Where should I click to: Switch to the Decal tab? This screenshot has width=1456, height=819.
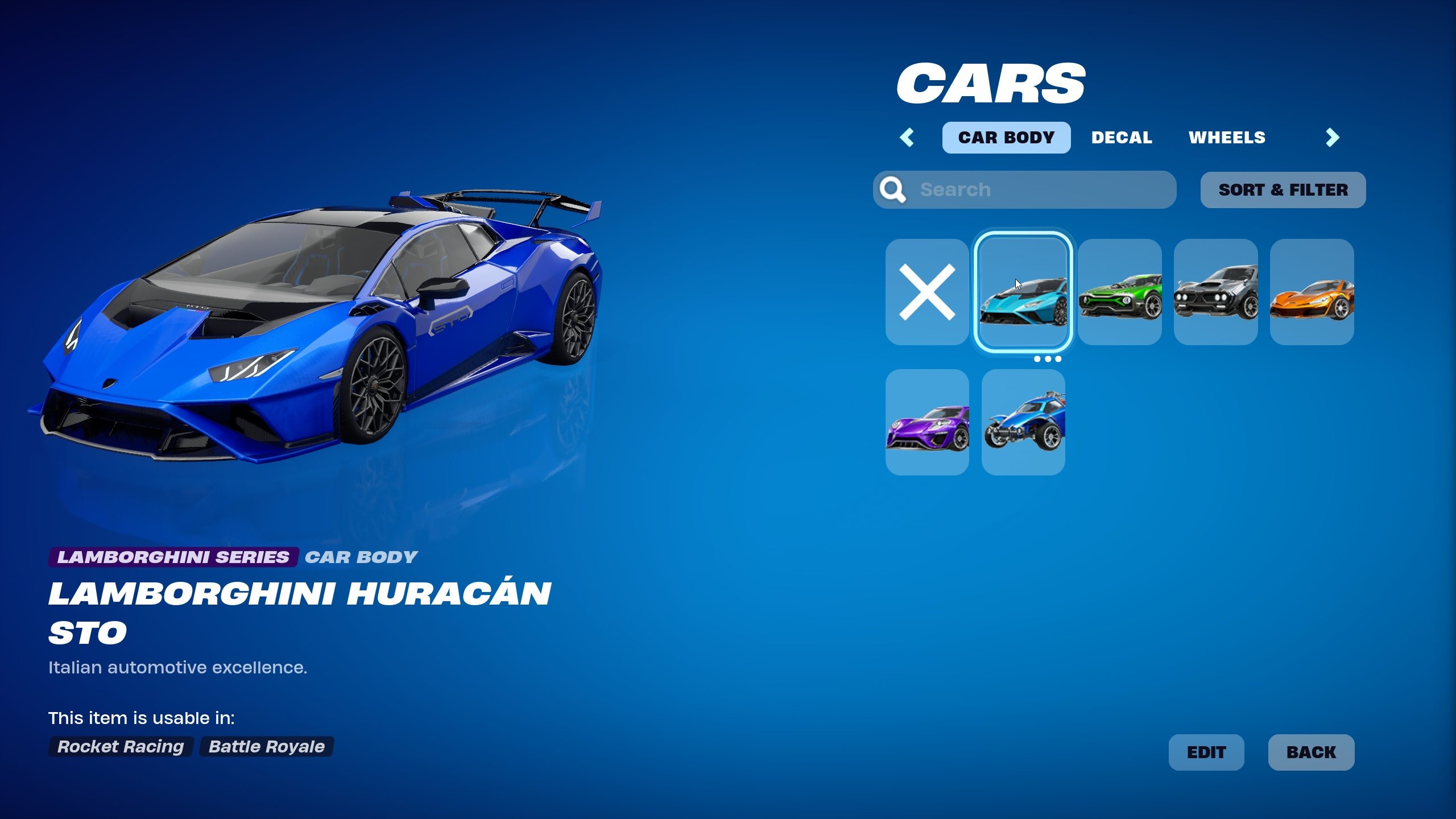1121,136
